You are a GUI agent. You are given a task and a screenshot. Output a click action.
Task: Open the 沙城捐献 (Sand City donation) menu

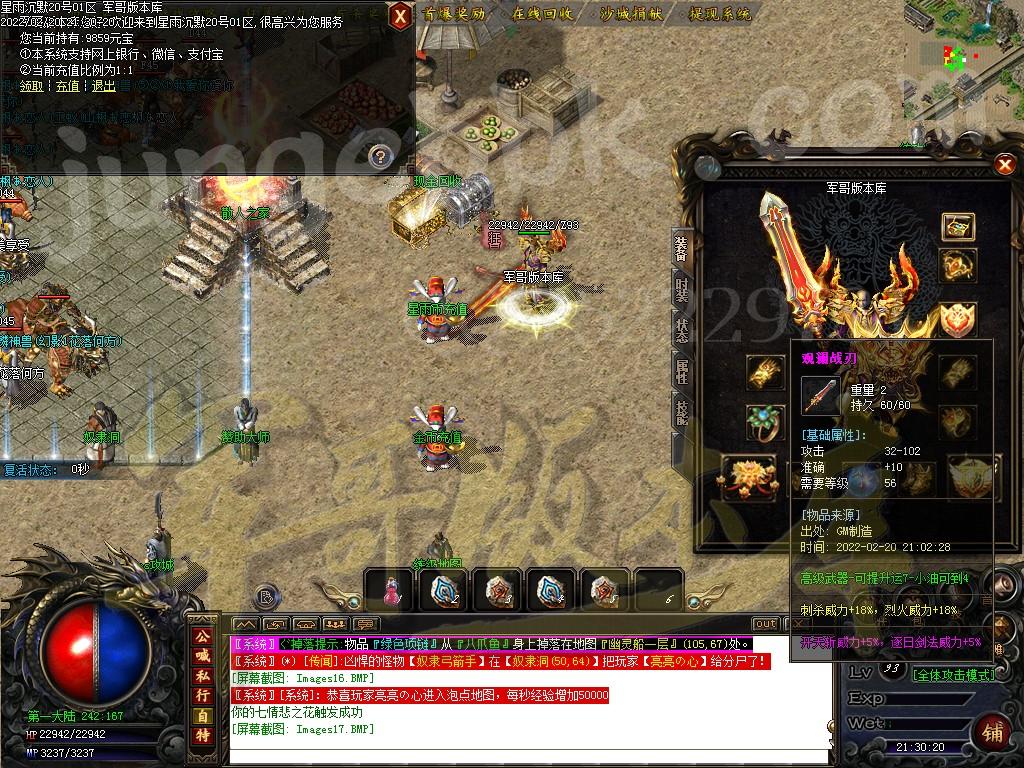click(632, 14)
